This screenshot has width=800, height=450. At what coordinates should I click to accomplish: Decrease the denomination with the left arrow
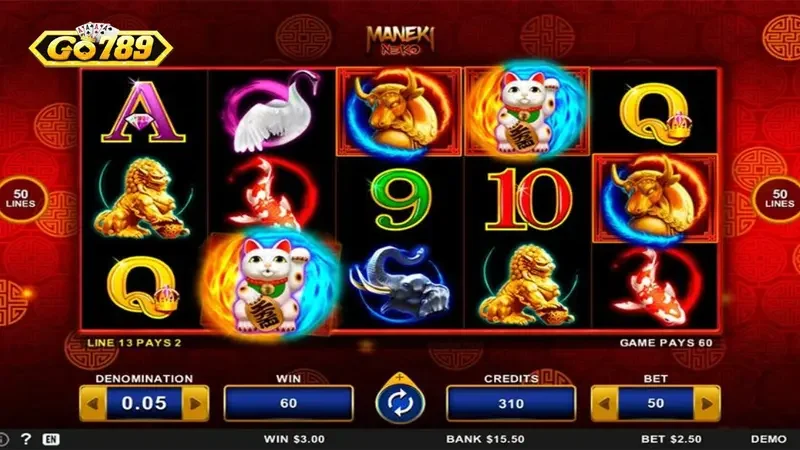pos(92,403)
